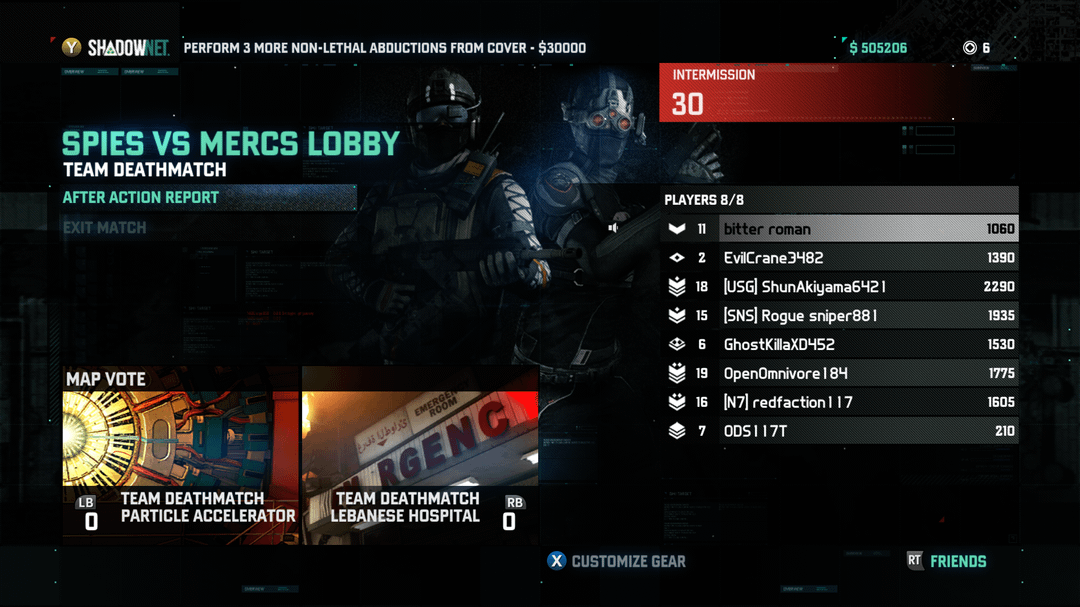This screenshot has width=1080, height=607.
Task: Select player EvilCrane3482 in the list
Action: [840, 258]
